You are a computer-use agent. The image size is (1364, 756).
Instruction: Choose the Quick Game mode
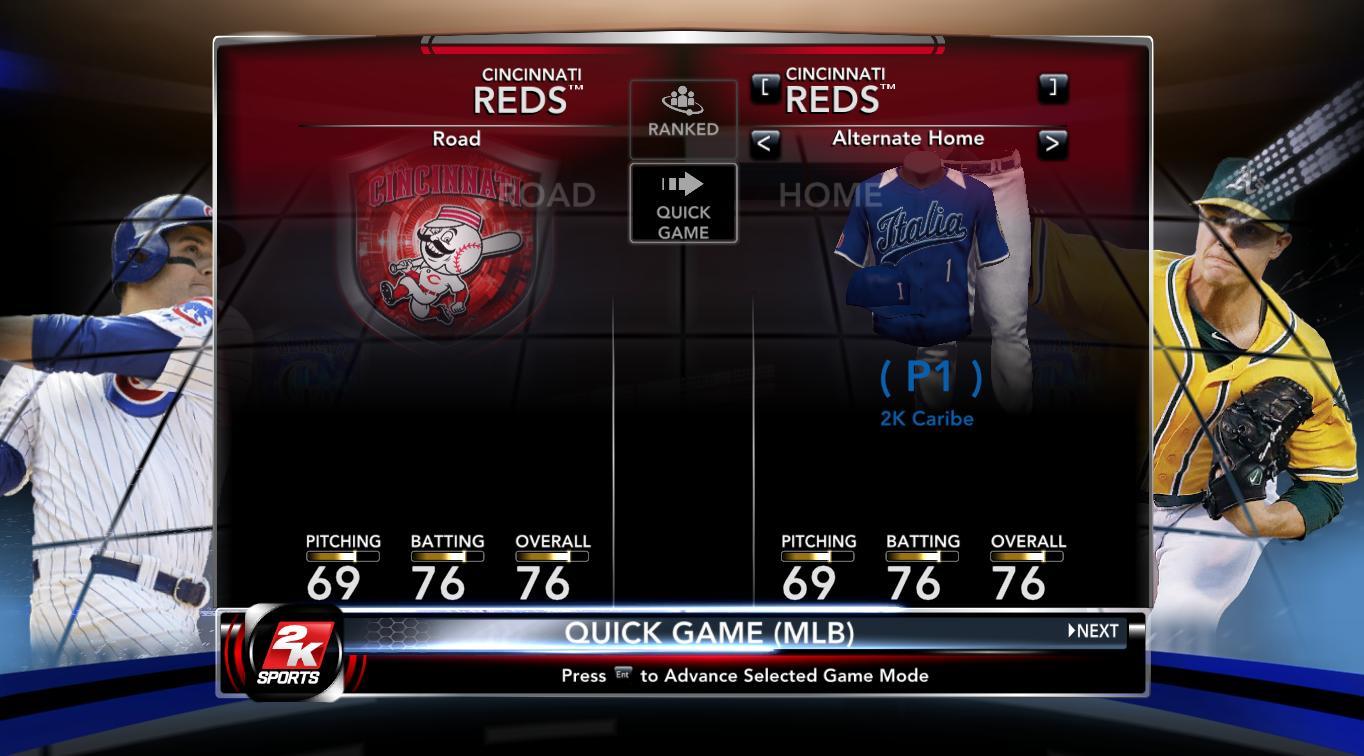coord(683,203)
